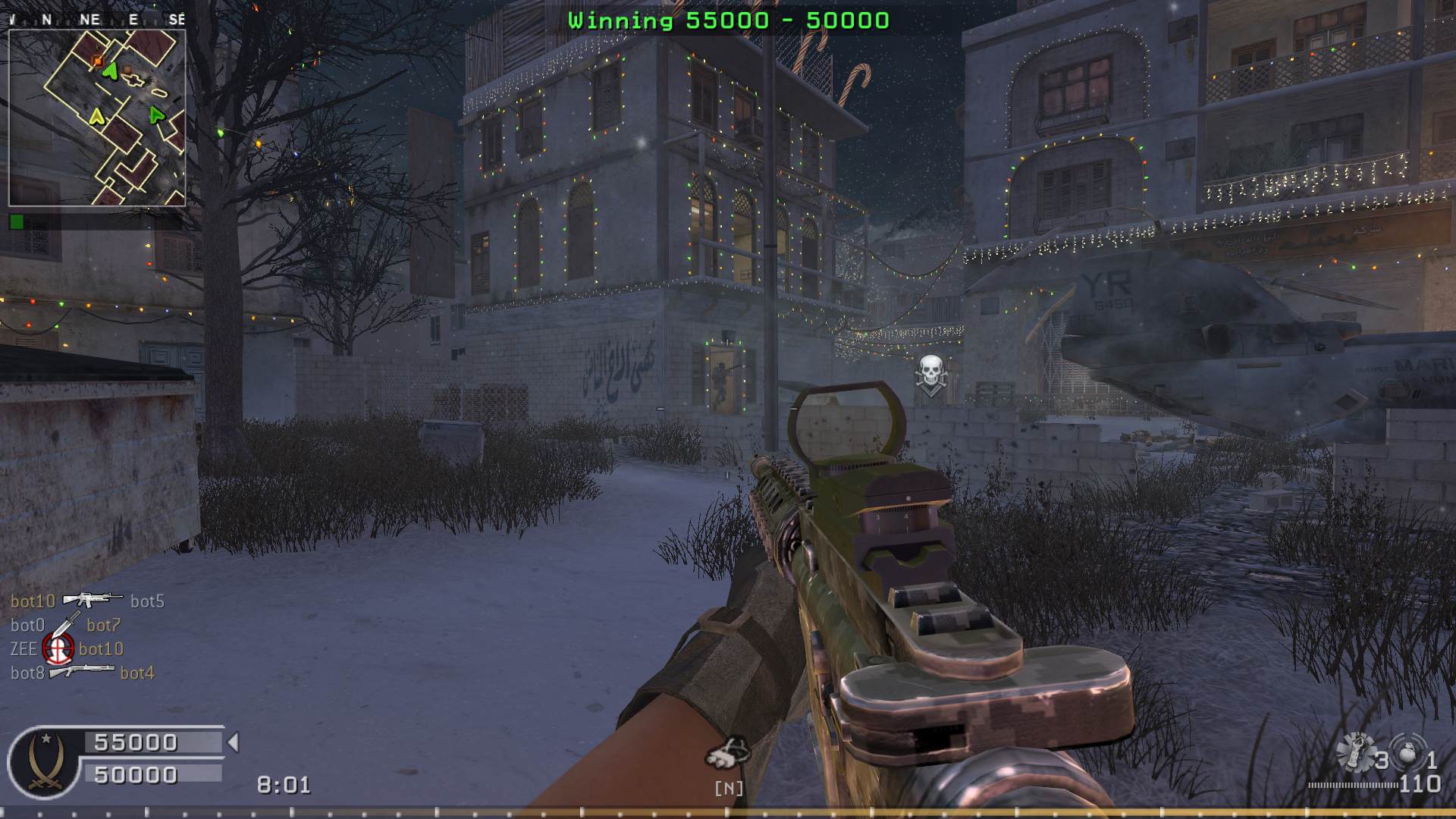The height and width of the screenshot is (819, 1456).
Task: Click the skull death marker
Action: [x=930, y=373]
